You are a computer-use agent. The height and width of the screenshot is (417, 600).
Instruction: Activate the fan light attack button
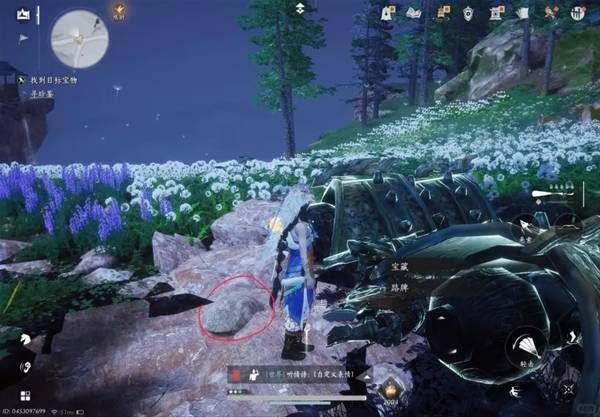523,347
